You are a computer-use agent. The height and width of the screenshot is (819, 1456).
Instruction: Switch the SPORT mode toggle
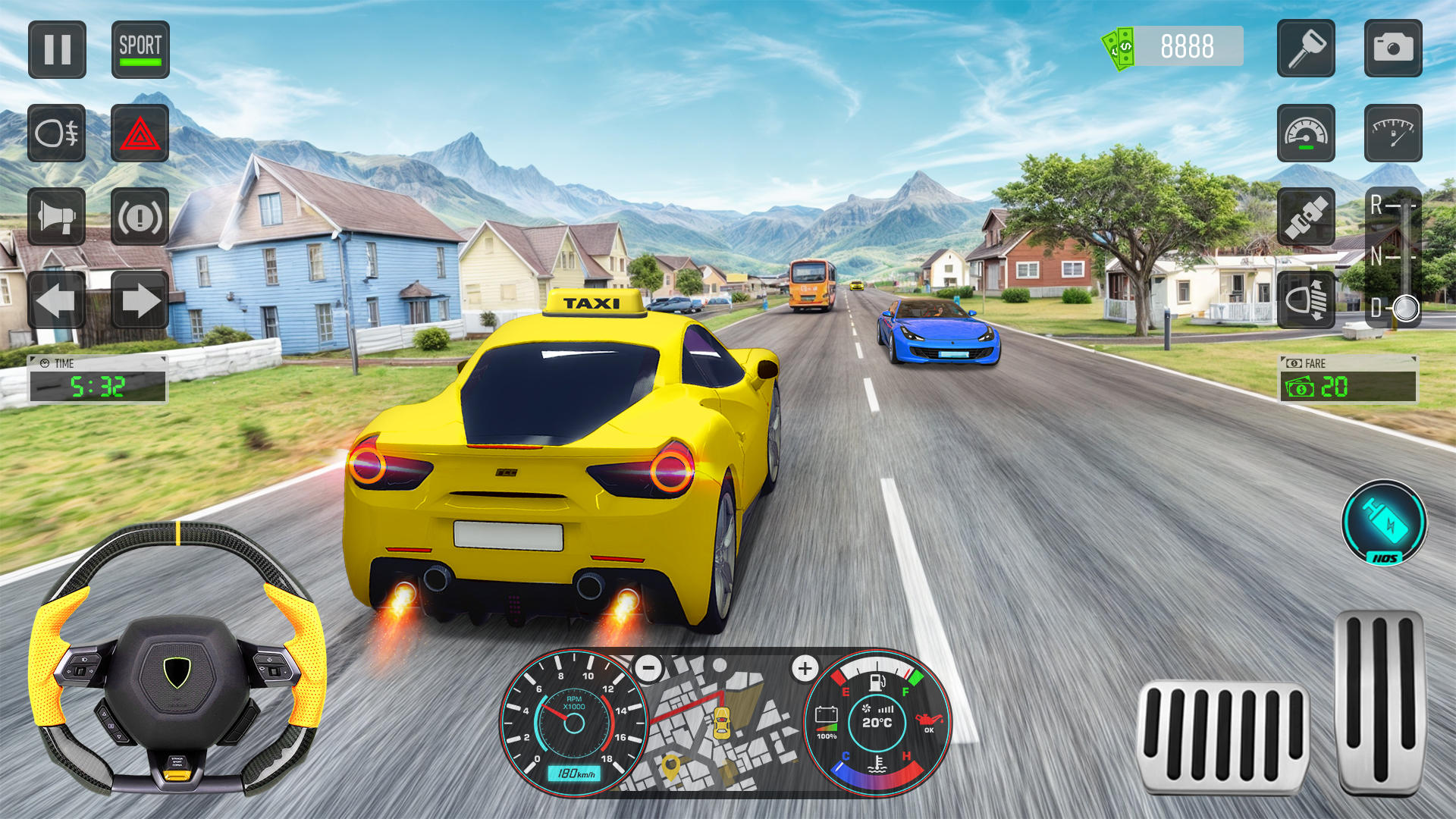click(139, 50)
